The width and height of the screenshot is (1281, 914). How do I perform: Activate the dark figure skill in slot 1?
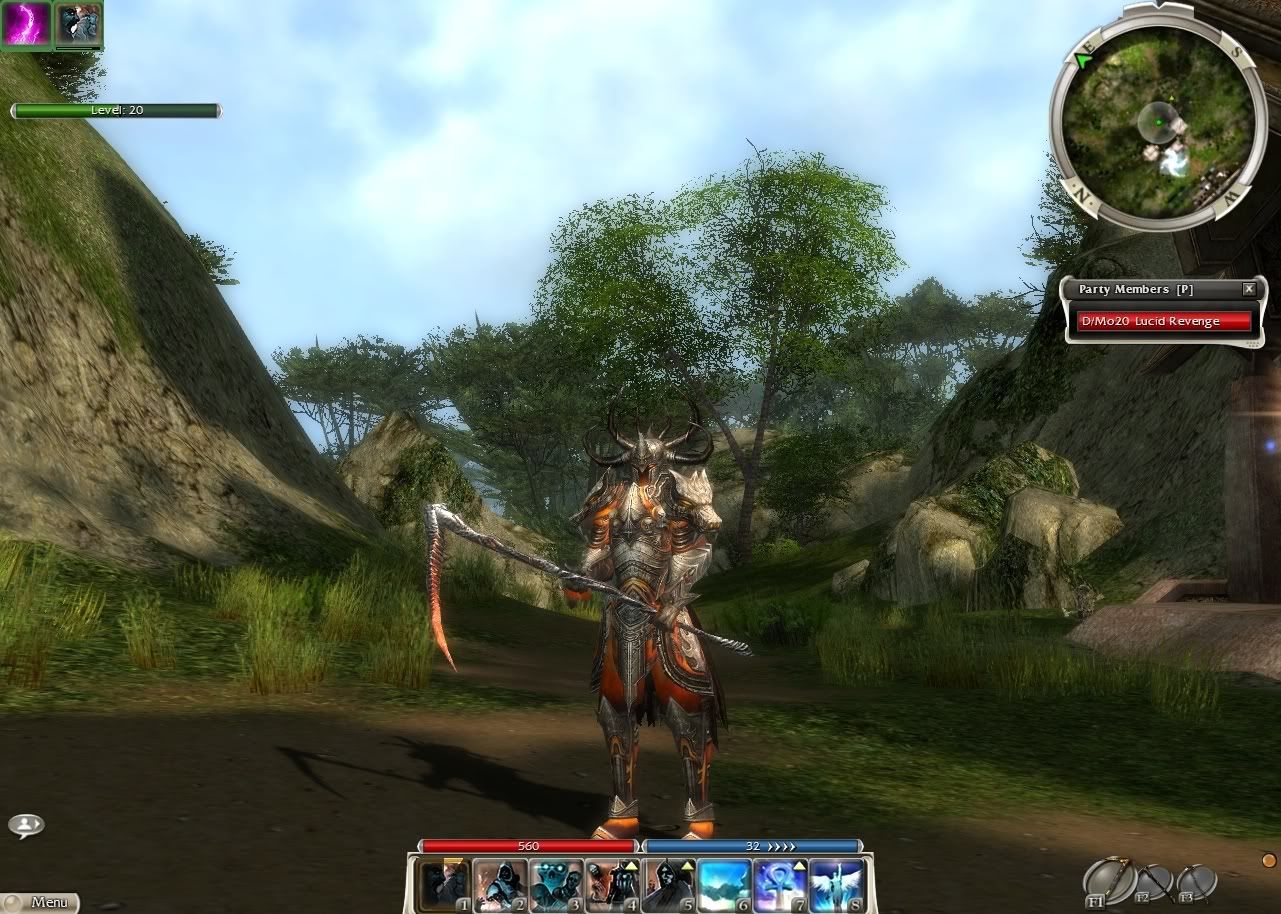(444, 884)
